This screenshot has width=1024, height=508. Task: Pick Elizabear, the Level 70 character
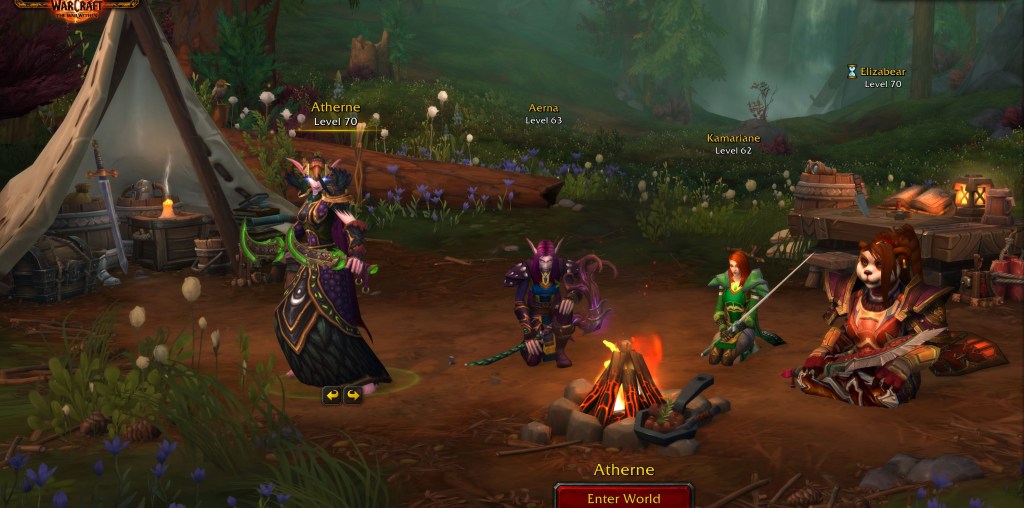click(882, 77)
